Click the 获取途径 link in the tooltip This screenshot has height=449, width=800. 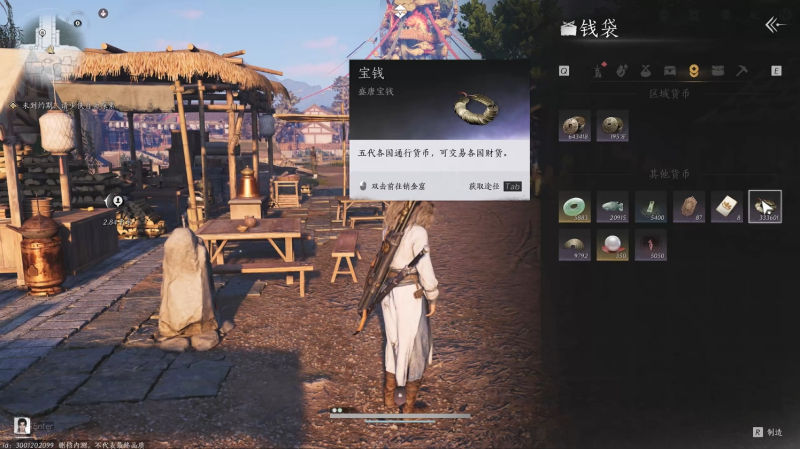pos(485,187)
